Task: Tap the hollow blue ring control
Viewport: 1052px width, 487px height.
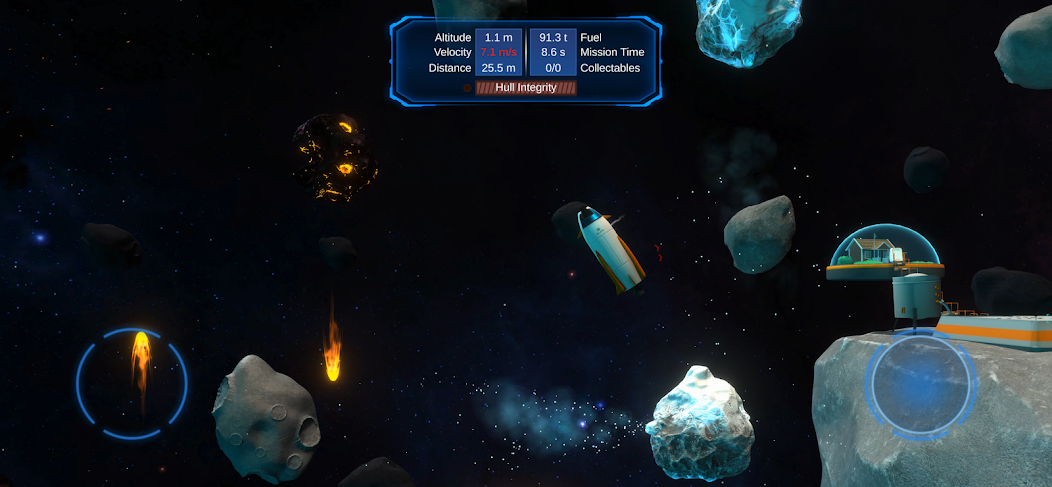Action: (132, 383)
